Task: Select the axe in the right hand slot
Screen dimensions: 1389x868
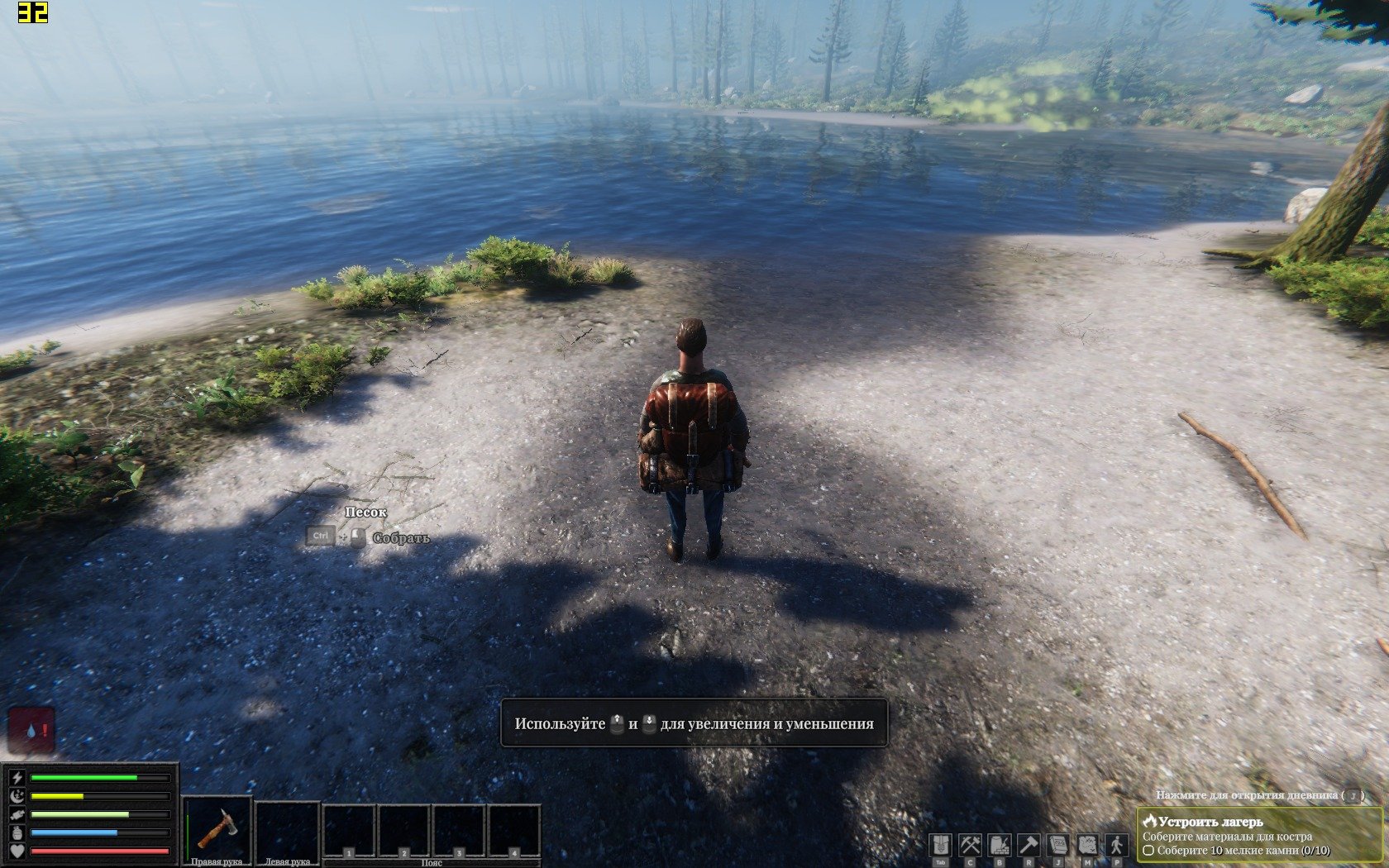Action: click(x=217, y=829)
